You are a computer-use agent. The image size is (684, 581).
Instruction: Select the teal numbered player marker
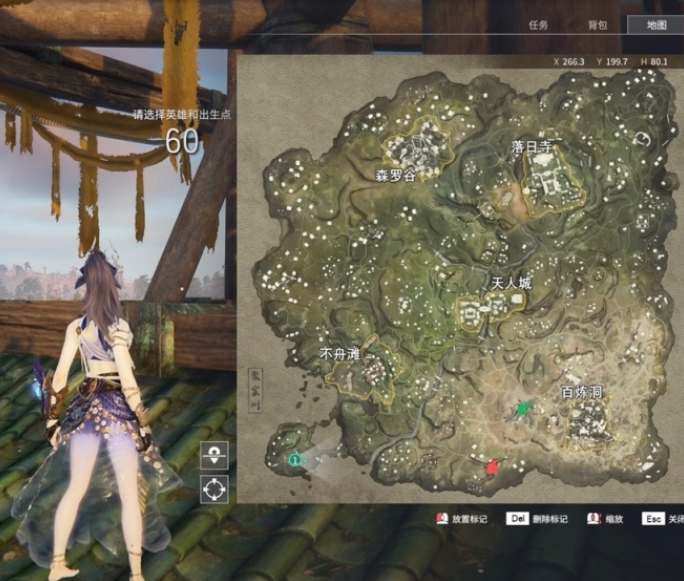(x=295, y=459)
